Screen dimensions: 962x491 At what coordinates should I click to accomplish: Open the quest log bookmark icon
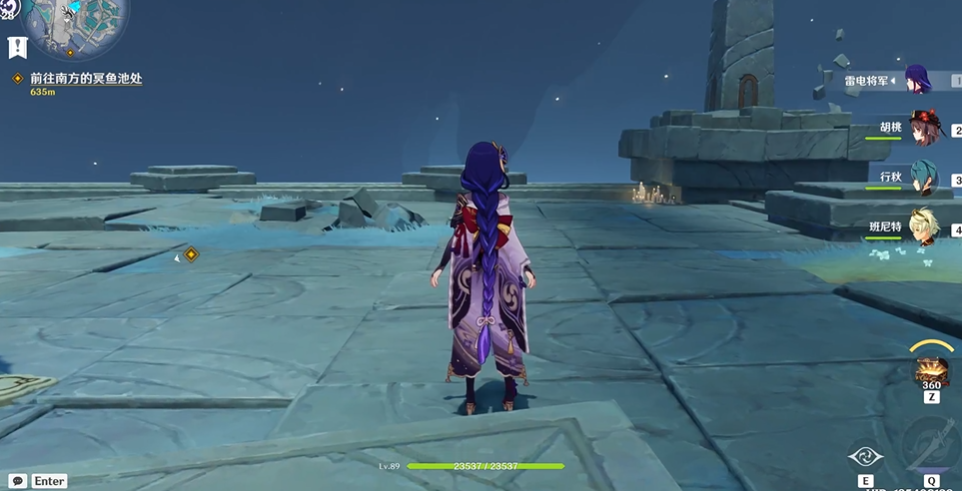(x=17, y=47)
